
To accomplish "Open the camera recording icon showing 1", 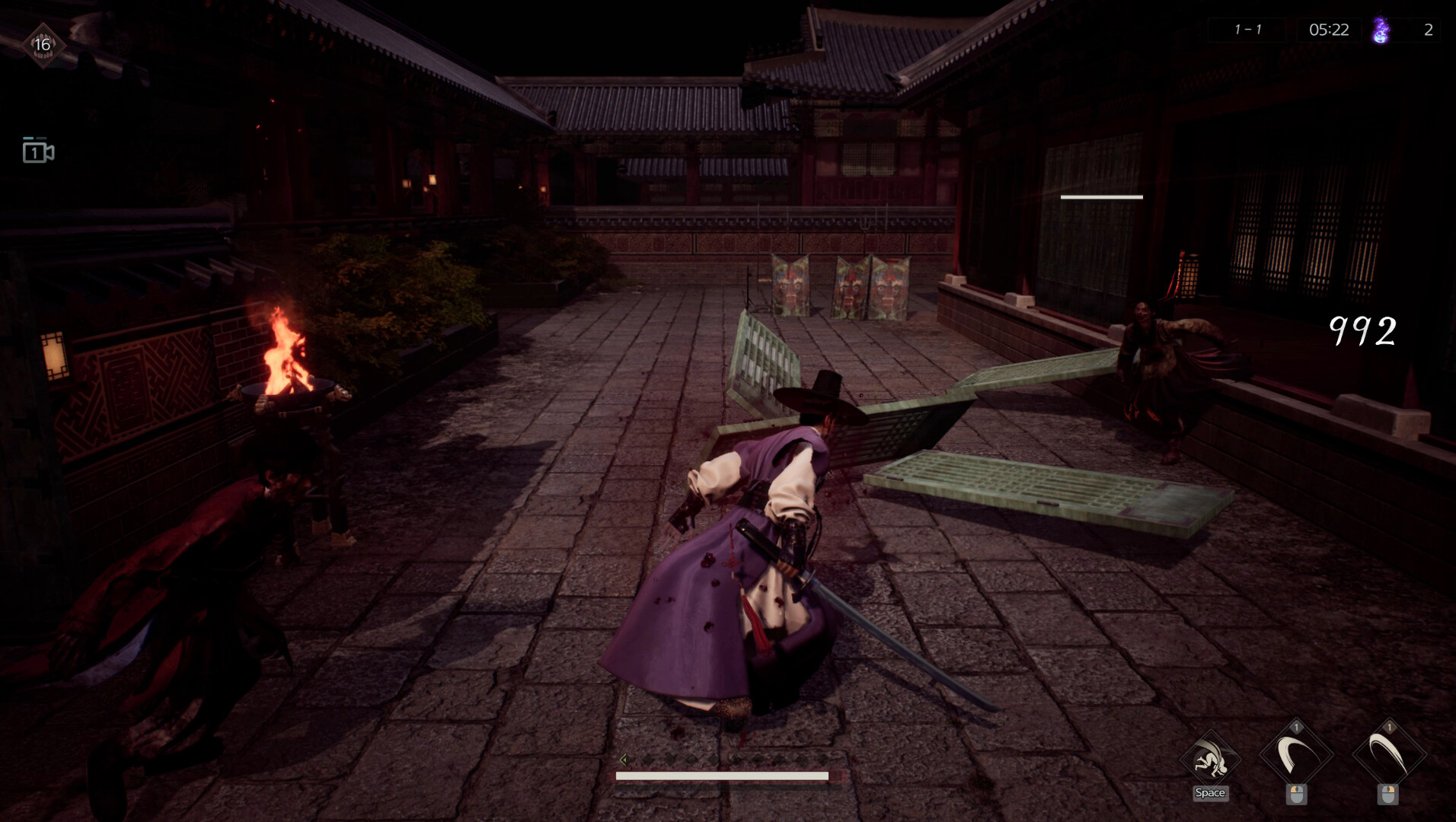I will tap(37, 151).
